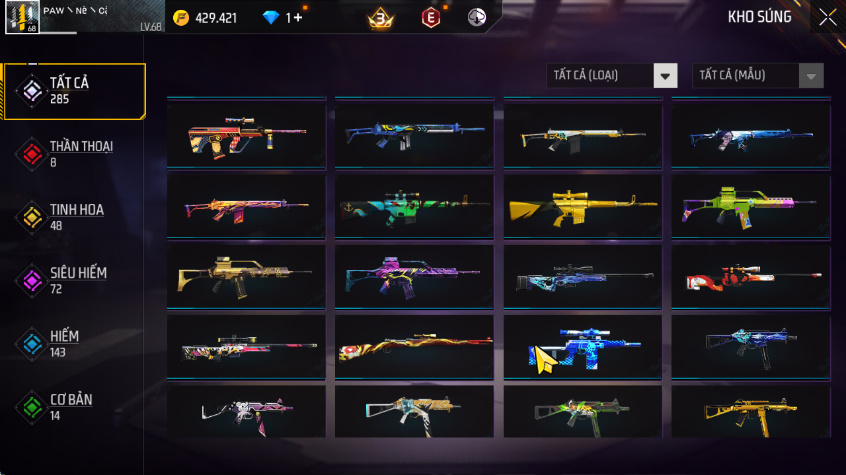Click the gold coin balance
This screenshot has width=846, height=475.
point(205,18)
